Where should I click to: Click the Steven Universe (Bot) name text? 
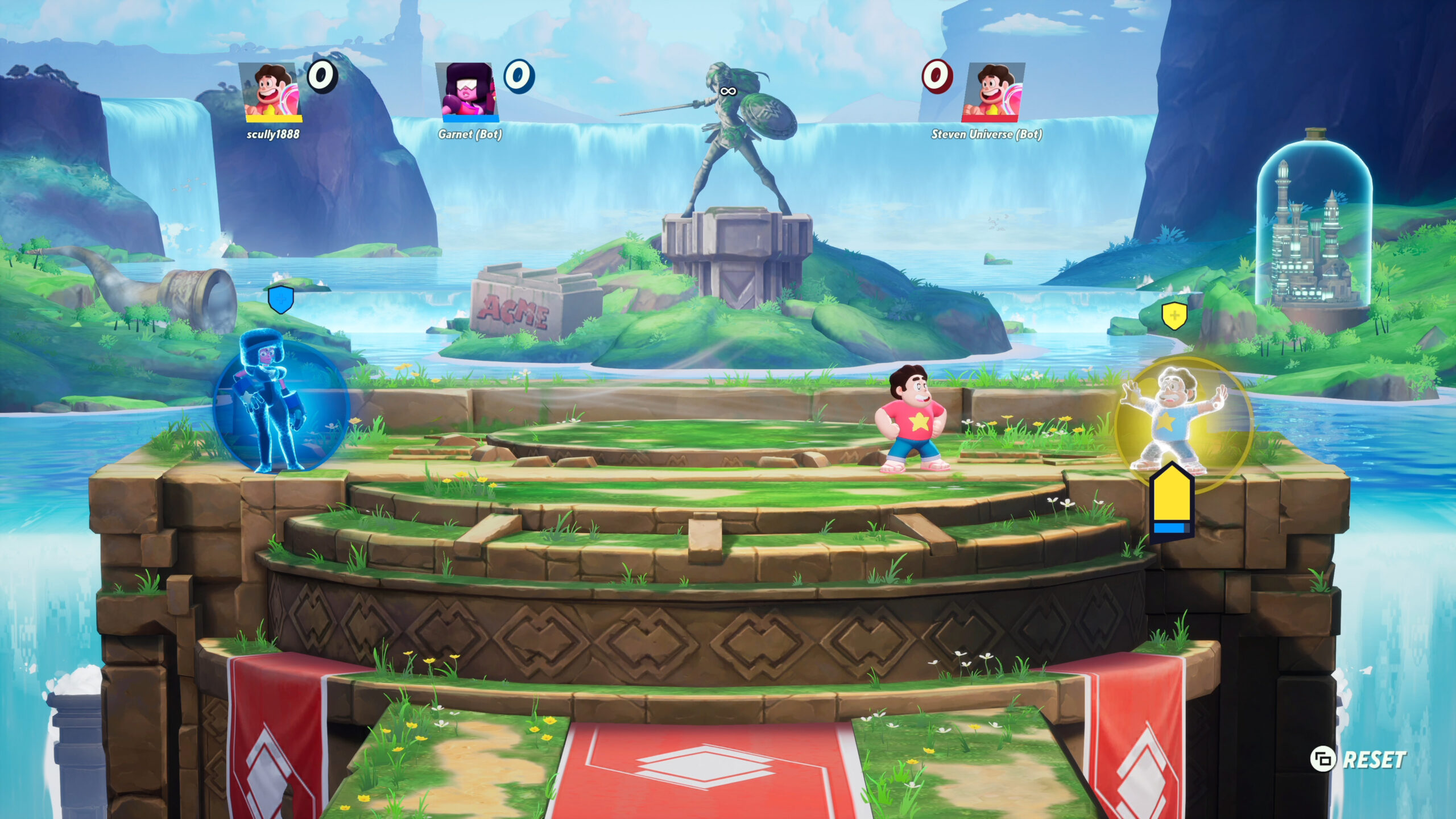pos(986,135)
